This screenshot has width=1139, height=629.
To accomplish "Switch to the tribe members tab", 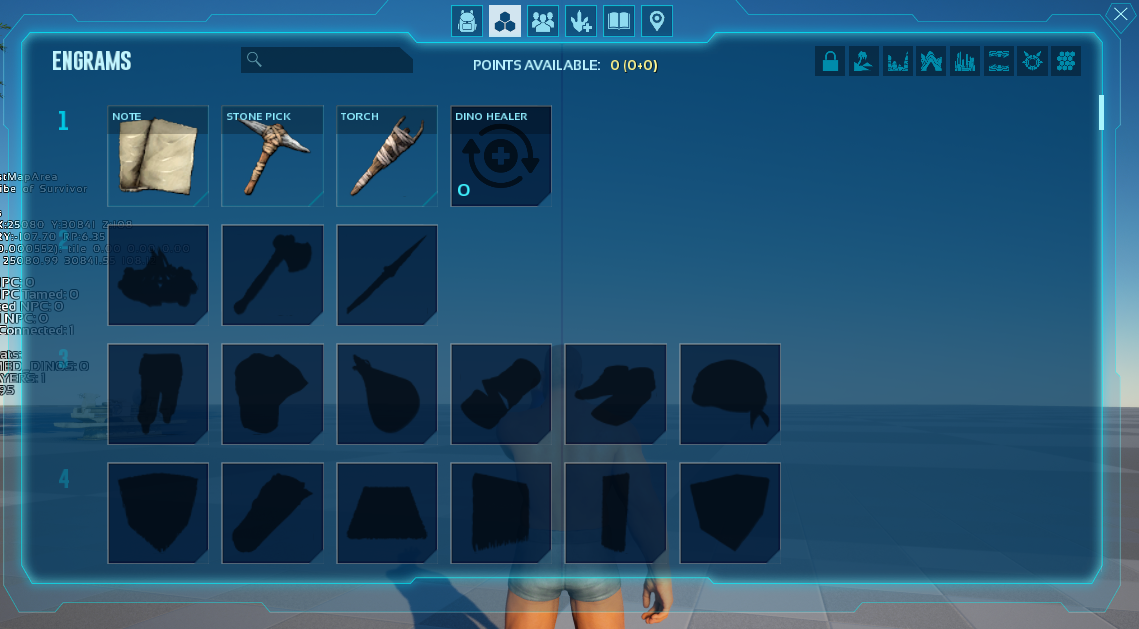I will 543,21.
